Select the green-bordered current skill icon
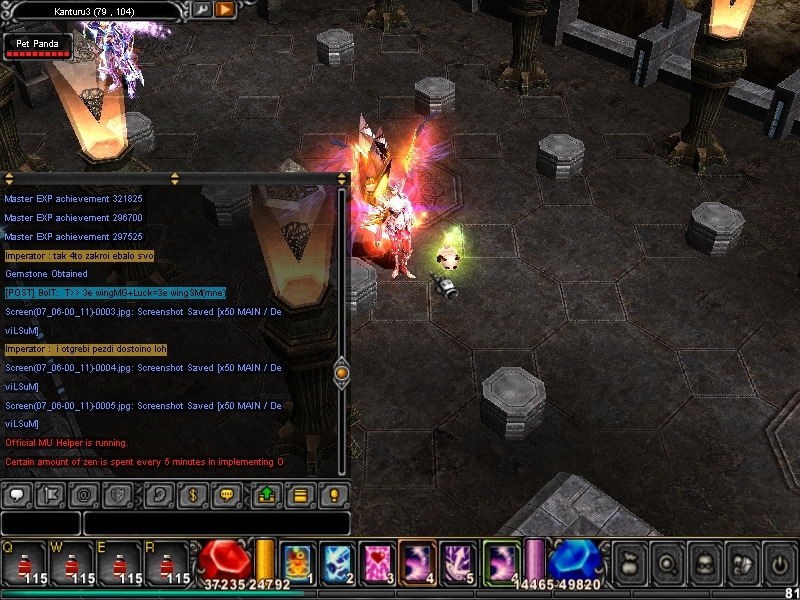This screenshot has width=800, height=600. coord(500,561)
